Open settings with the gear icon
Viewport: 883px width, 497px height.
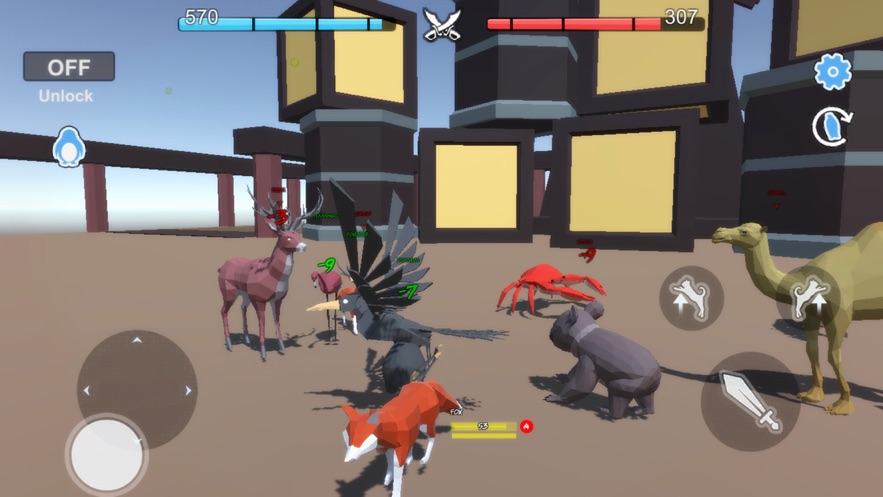pyautogui.click(x=832, y=71)
